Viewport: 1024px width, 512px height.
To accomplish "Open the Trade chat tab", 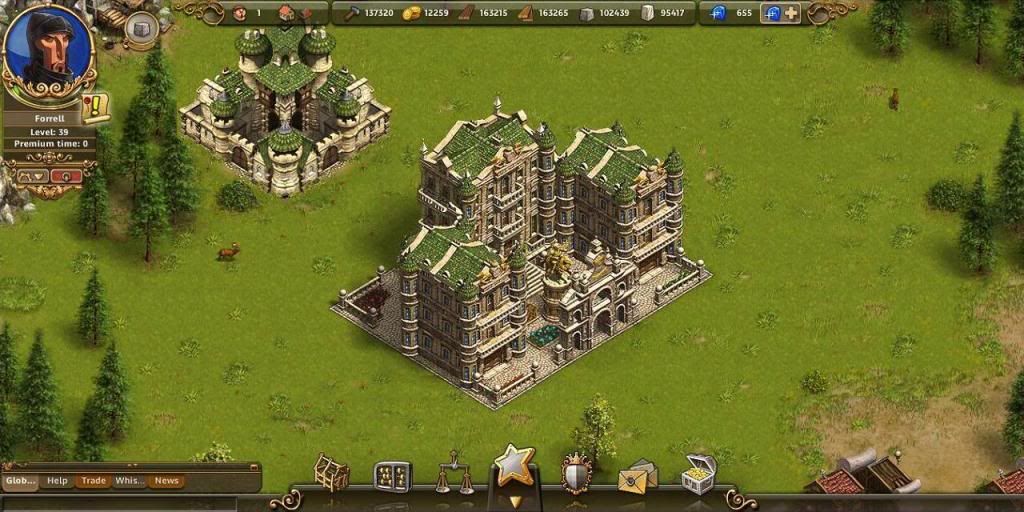I will point(94,481).
